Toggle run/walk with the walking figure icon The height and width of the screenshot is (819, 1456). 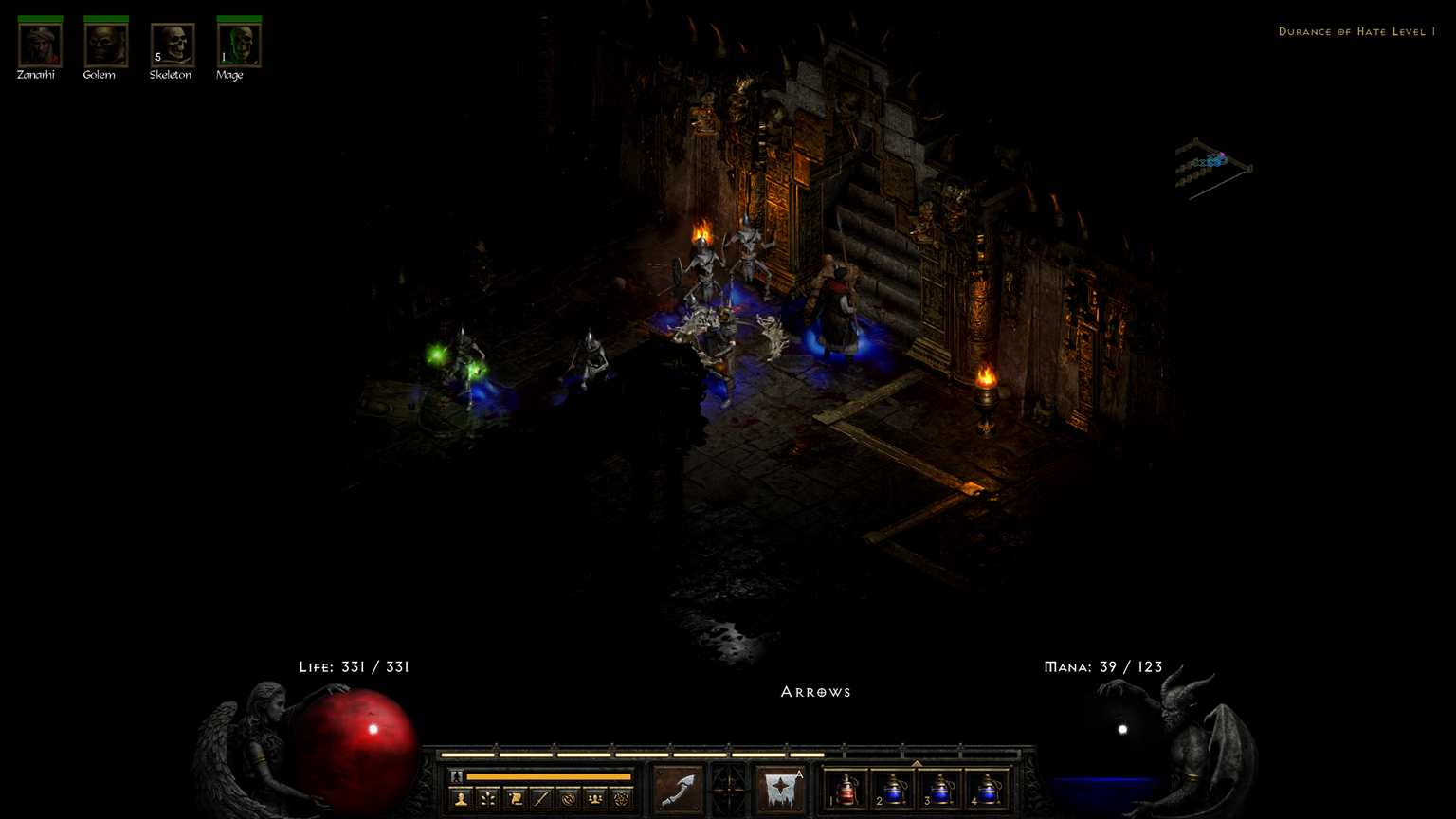click(x=456, y=776)
